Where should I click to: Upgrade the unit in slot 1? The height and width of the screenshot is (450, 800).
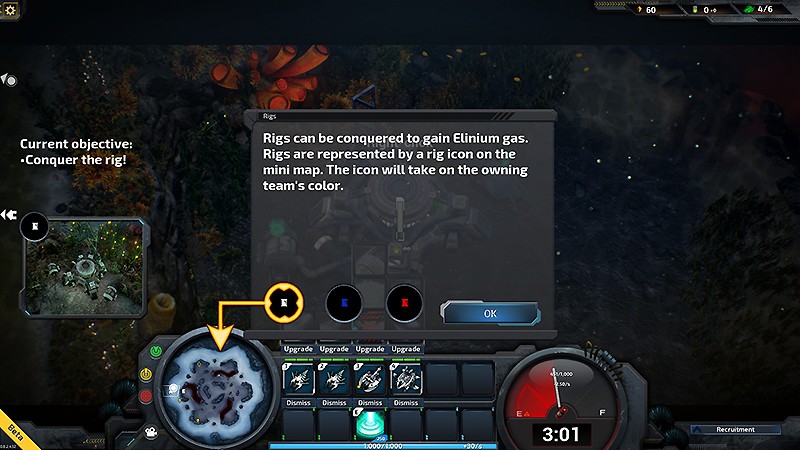(299, 349)
